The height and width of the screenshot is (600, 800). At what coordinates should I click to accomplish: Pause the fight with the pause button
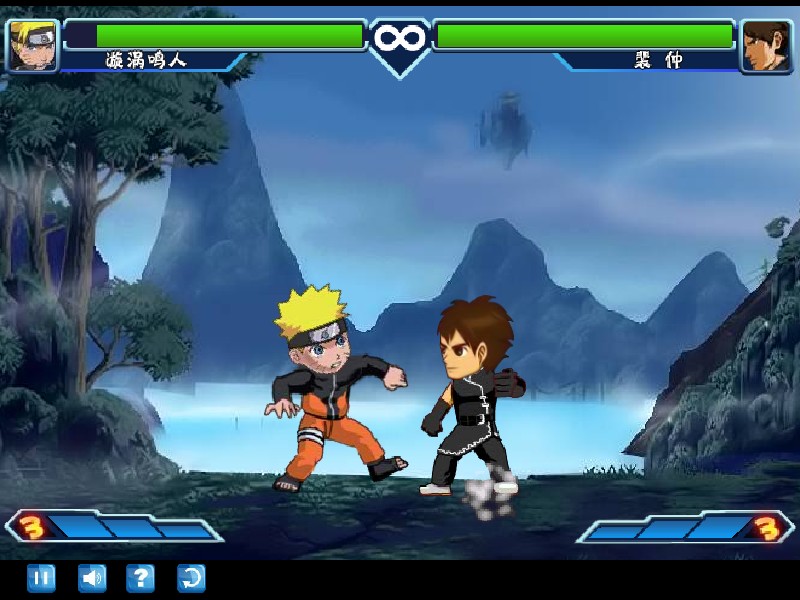click(41, 578)
